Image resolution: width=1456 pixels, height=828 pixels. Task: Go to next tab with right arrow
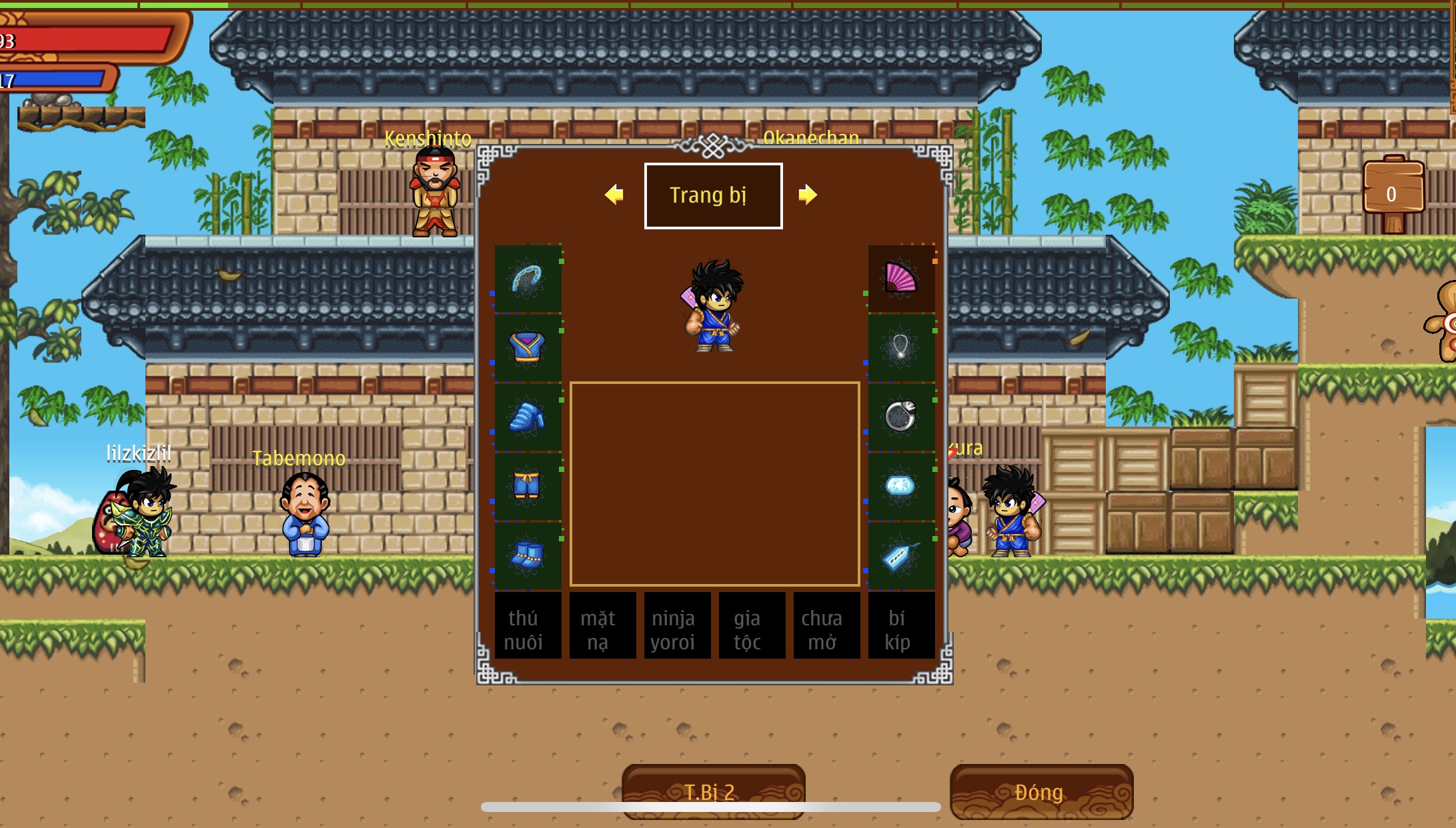pos(807,195)
